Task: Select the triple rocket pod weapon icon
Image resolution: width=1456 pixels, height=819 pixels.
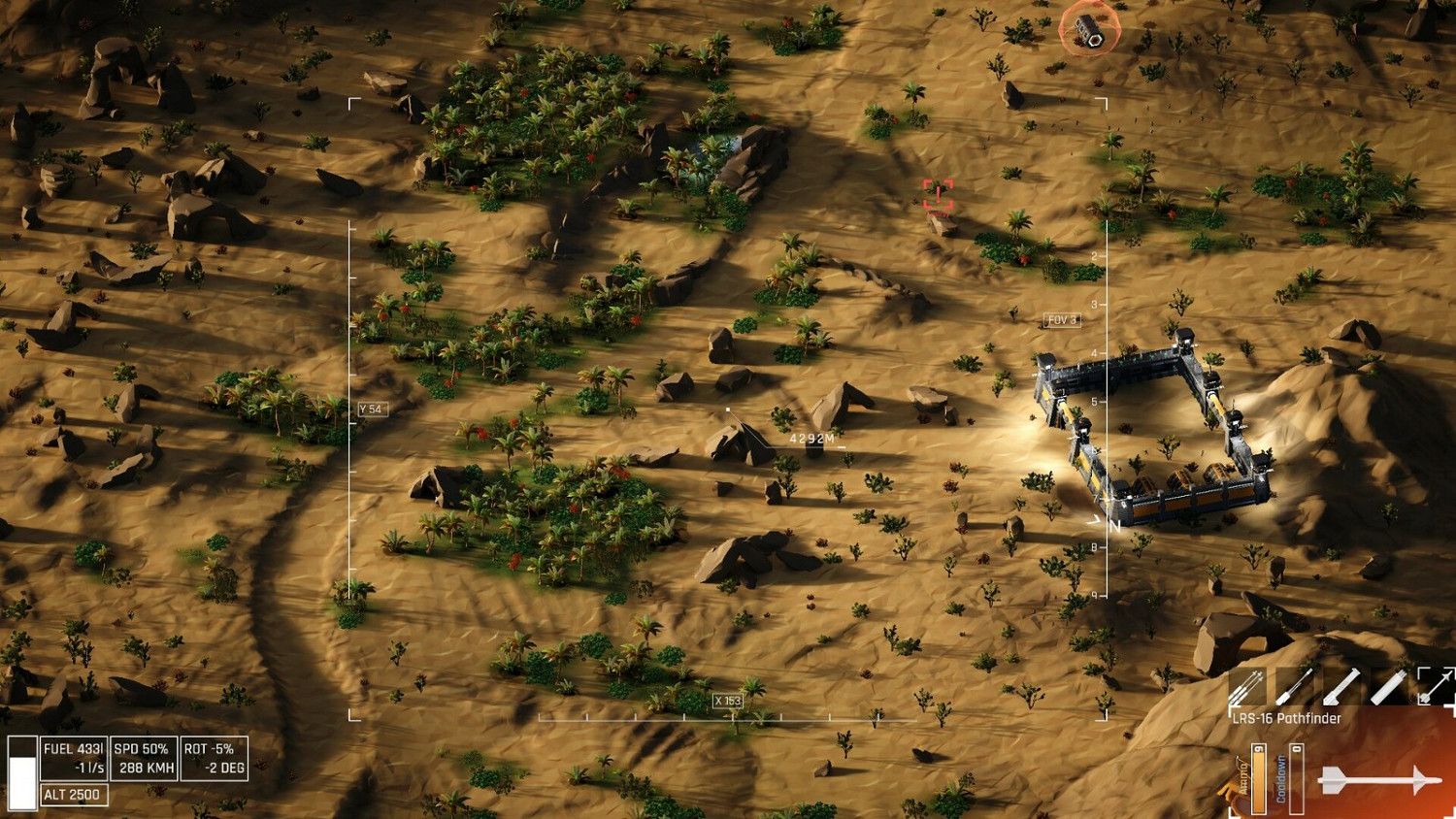Action: 1248,689
